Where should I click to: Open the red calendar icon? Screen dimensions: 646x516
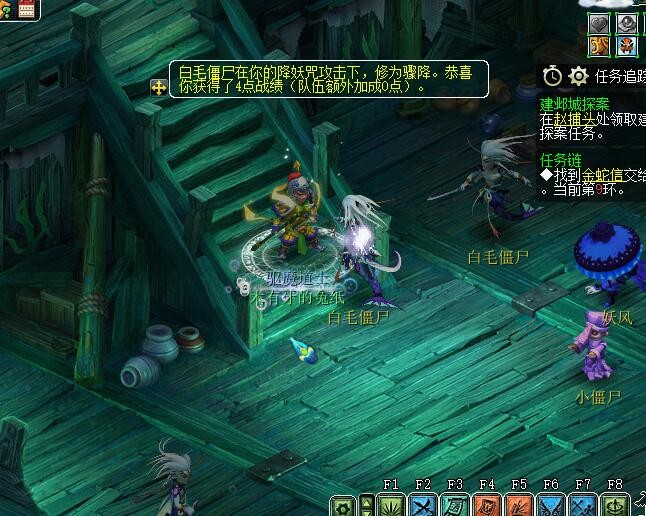click(27, 9)
